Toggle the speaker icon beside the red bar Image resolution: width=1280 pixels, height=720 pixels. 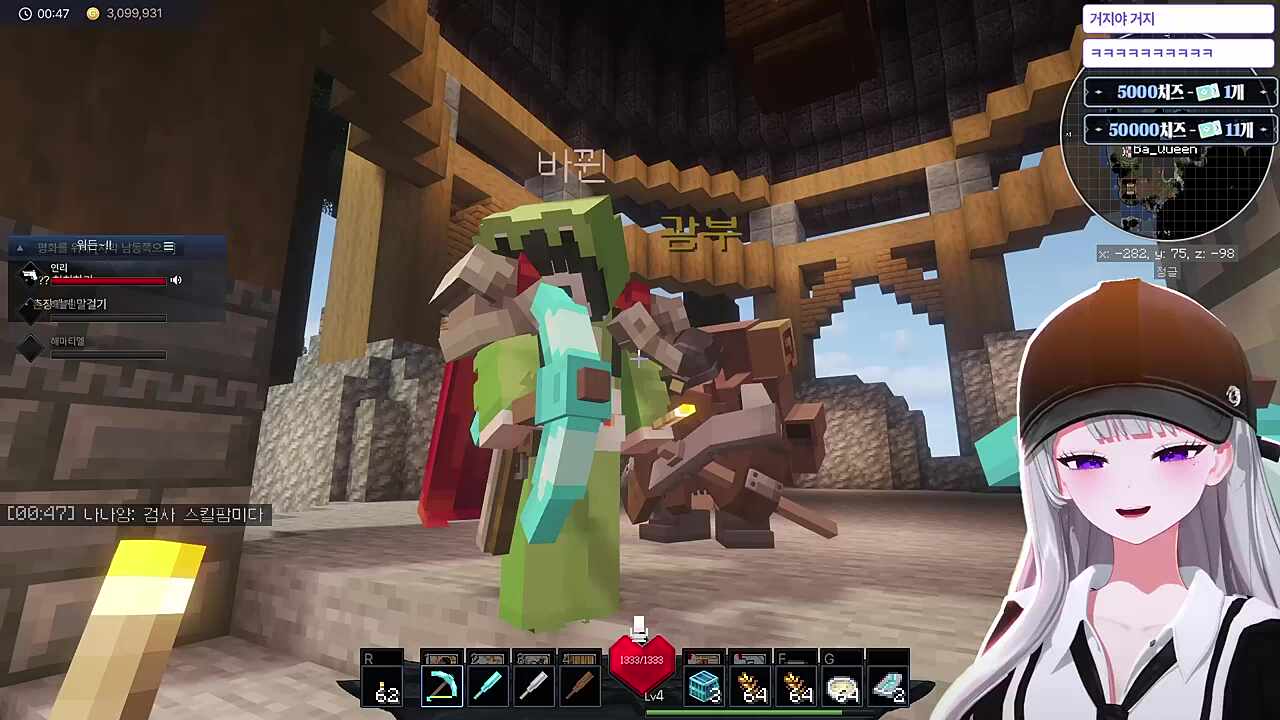pyautogui.click(x=176, y=280)
